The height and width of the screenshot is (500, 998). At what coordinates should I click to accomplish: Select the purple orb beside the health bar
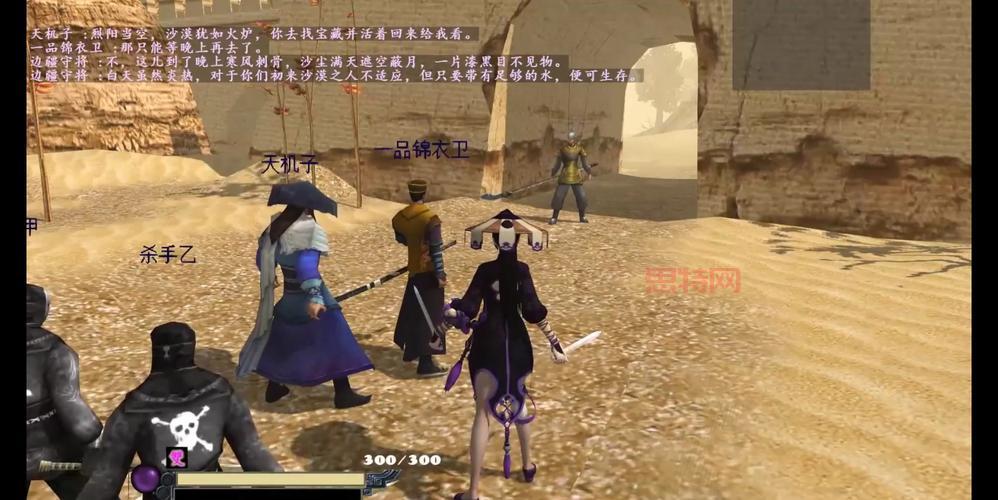point(145,479)
